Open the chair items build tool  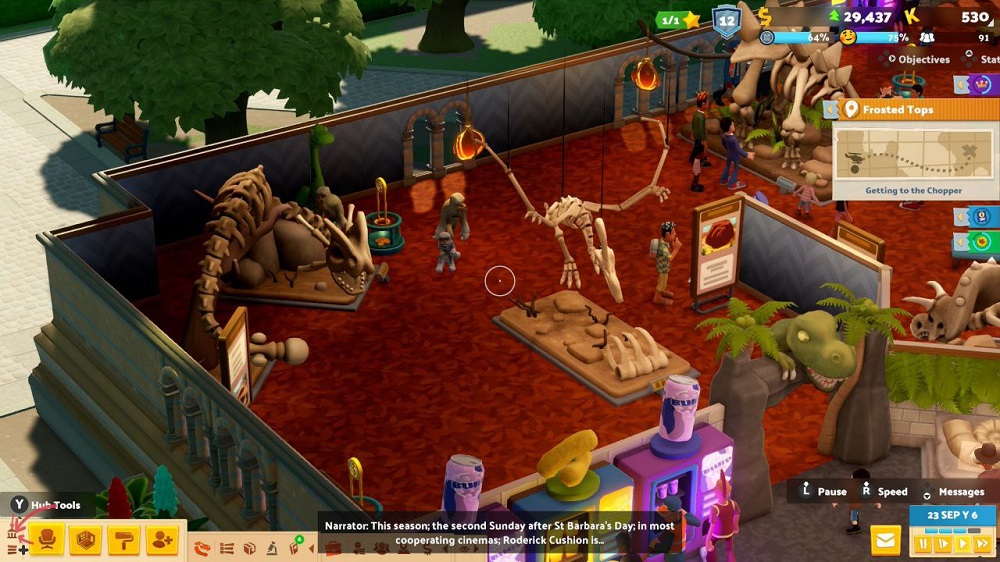click(46, 540)
